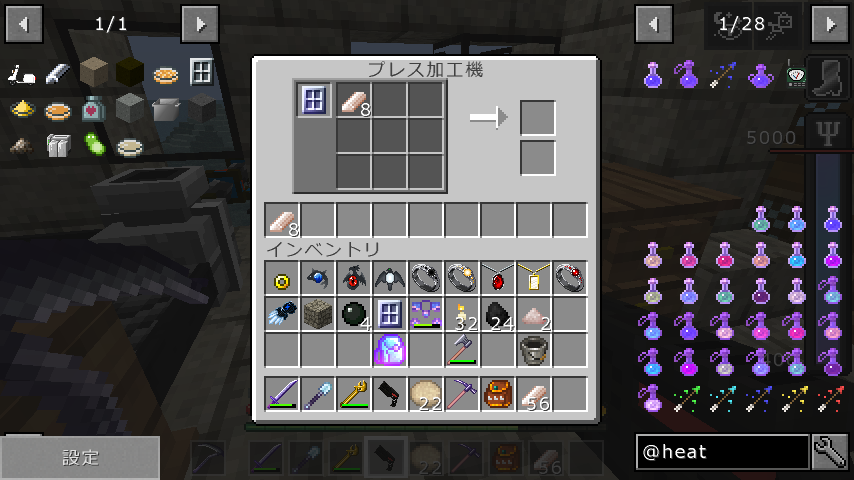Select the black iron bucket in inventory
Screen dimensions: 854x480
point(533,350)
